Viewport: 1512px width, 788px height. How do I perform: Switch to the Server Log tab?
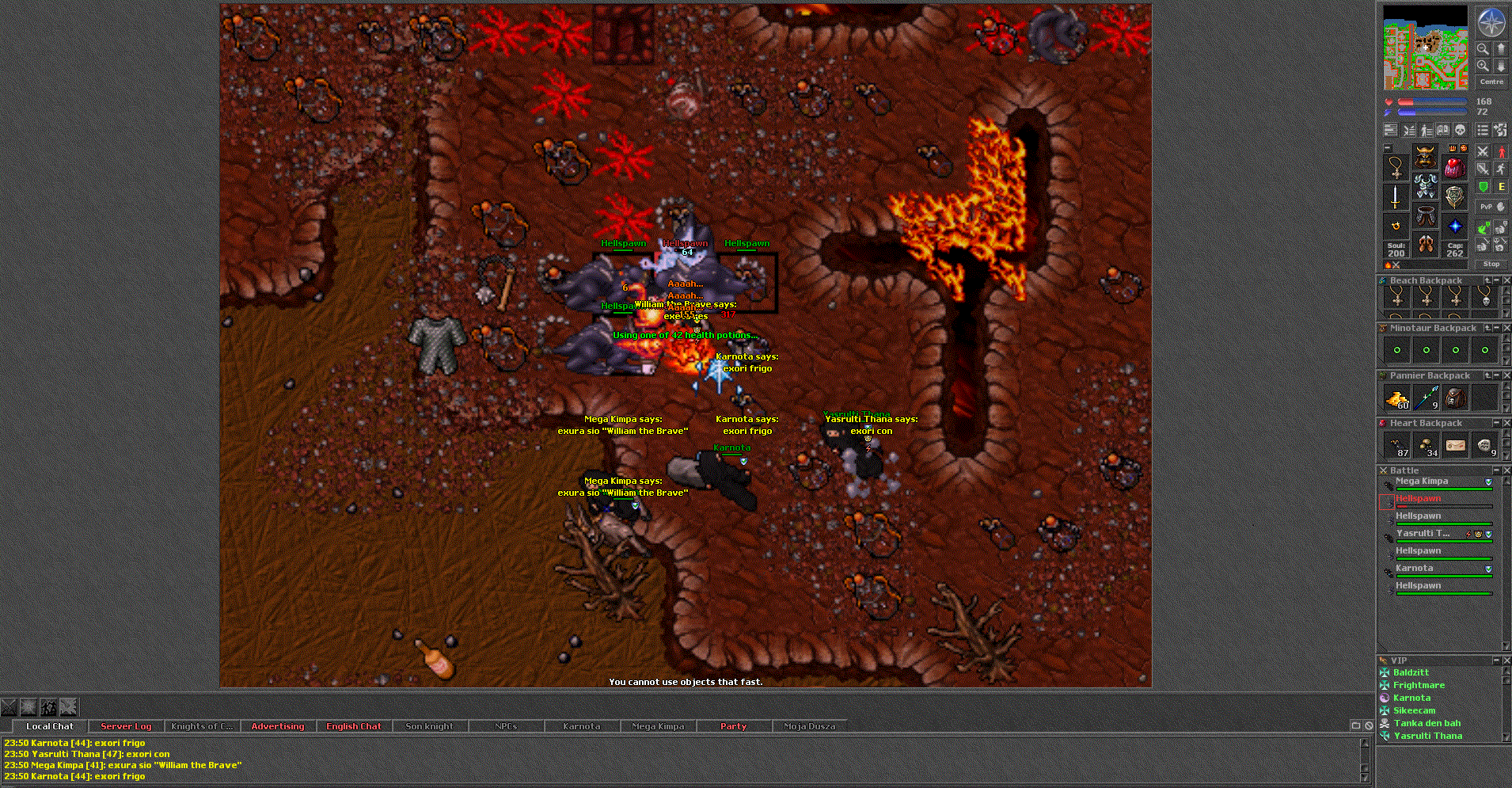pyautogui.click(x=126, y=726)
